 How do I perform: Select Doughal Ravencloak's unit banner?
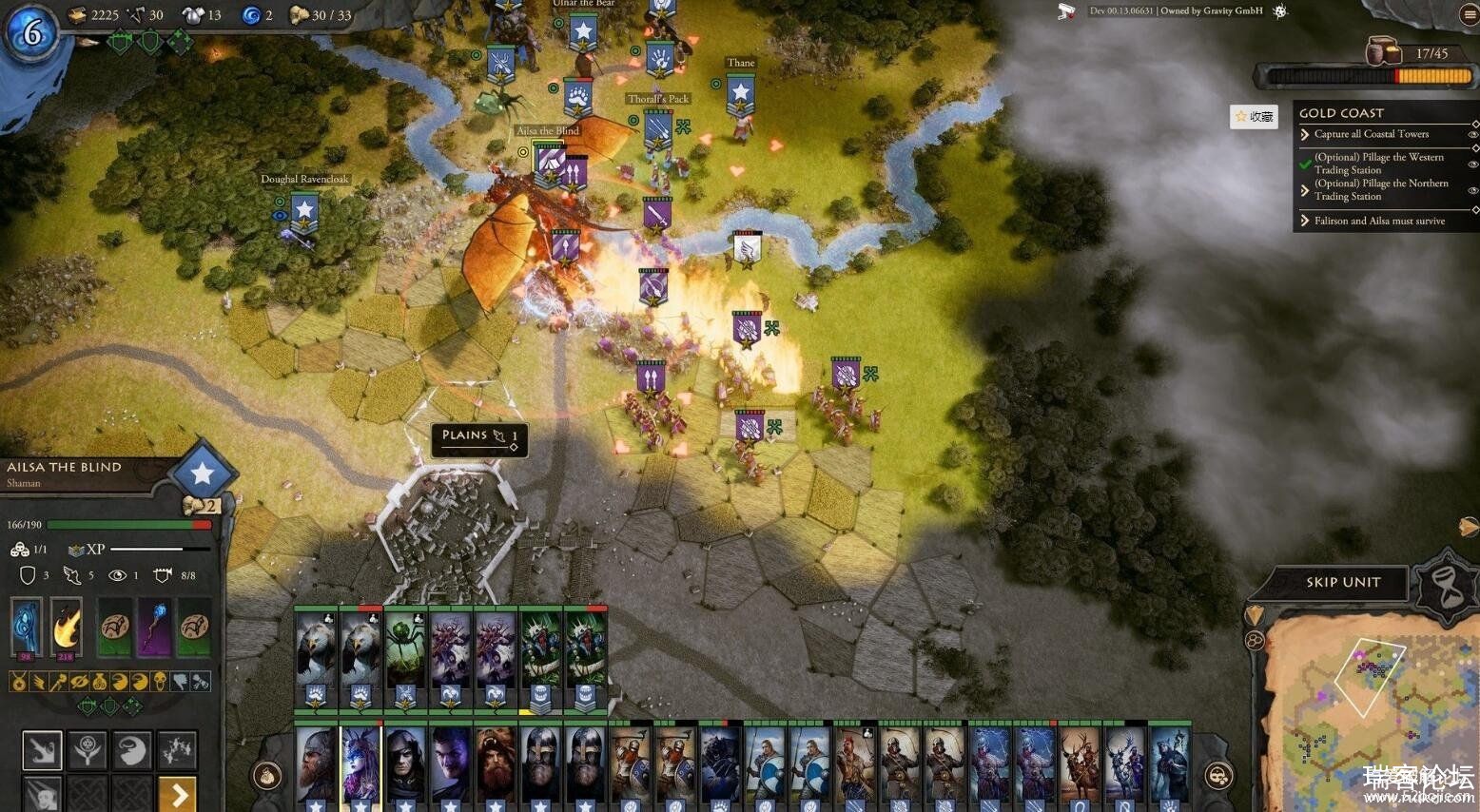[x=303, y=211]
